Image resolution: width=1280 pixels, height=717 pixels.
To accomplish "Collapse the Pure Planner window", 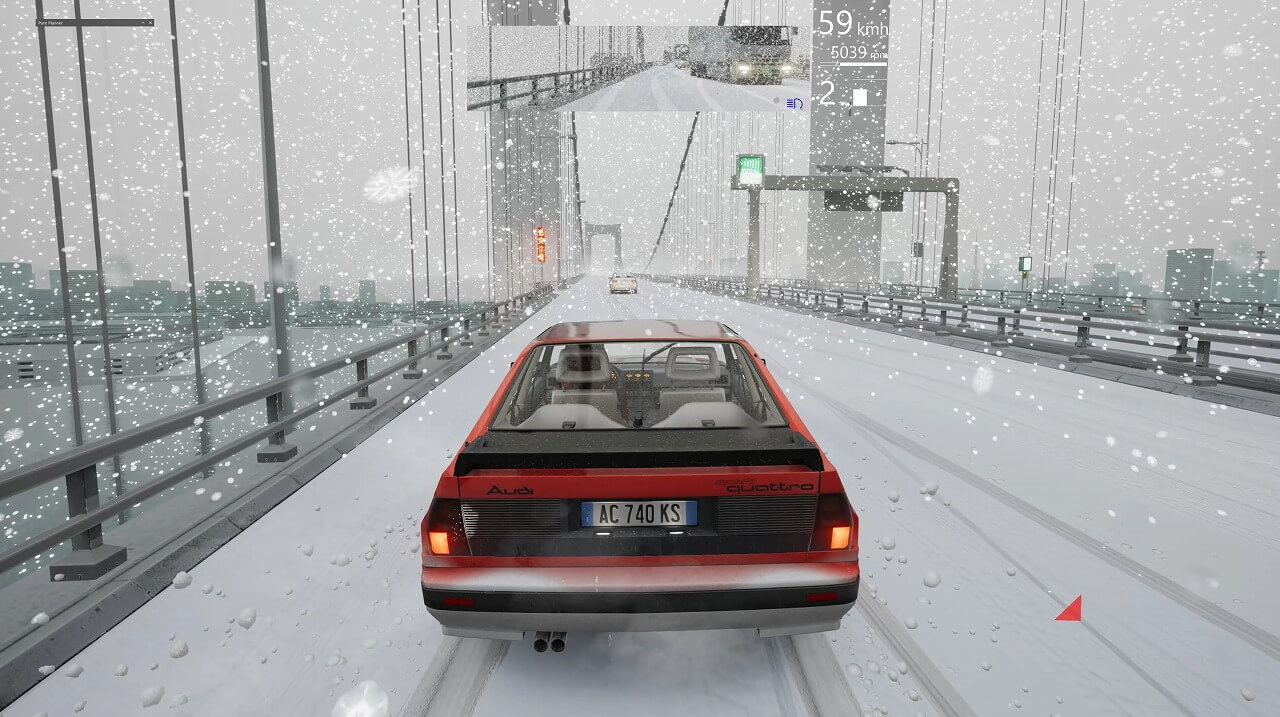I will (x=142, y=22).
